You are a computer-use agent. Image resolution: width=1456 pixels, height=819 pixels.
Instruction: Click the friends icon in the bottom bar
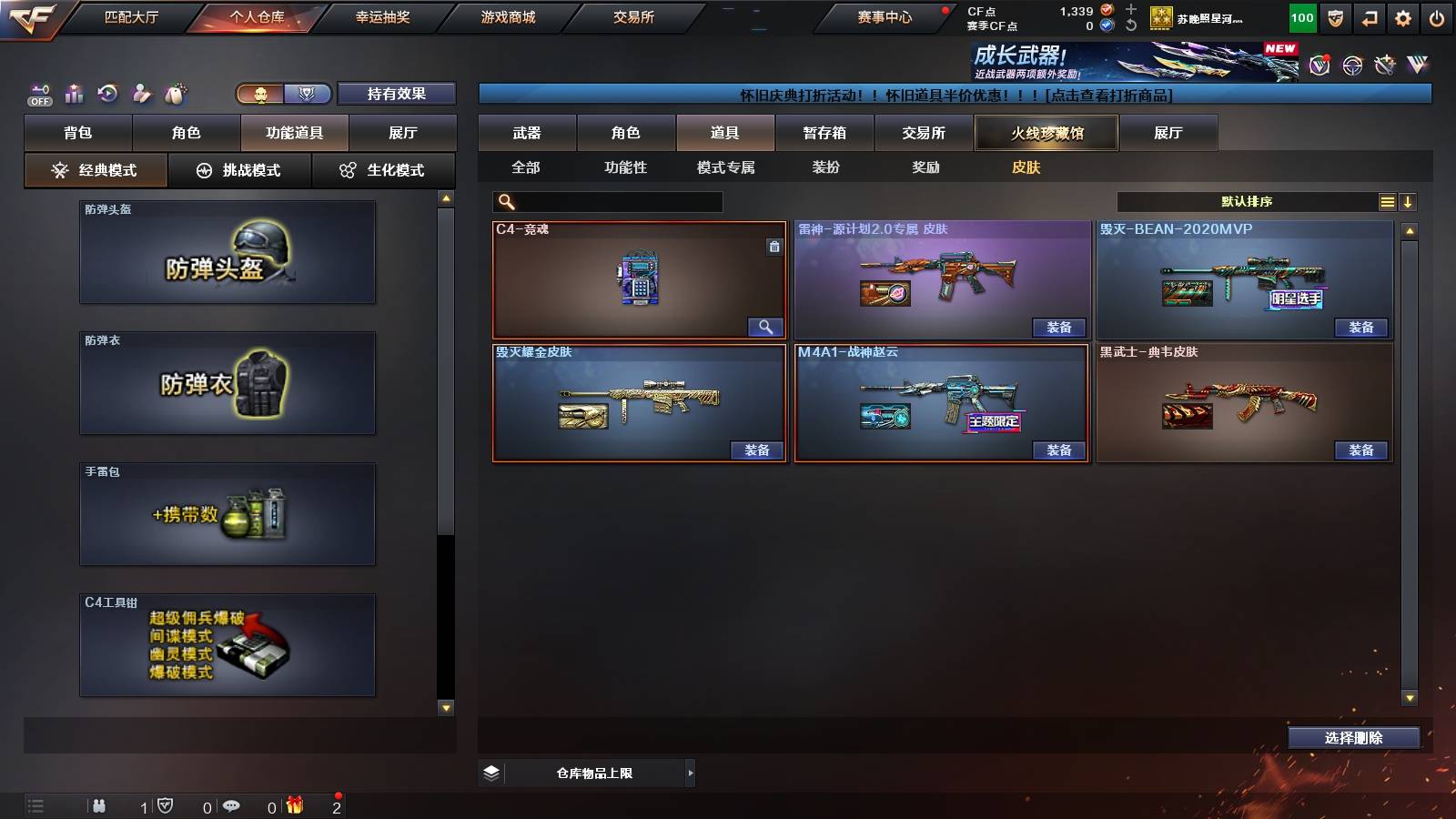point(98,805)
